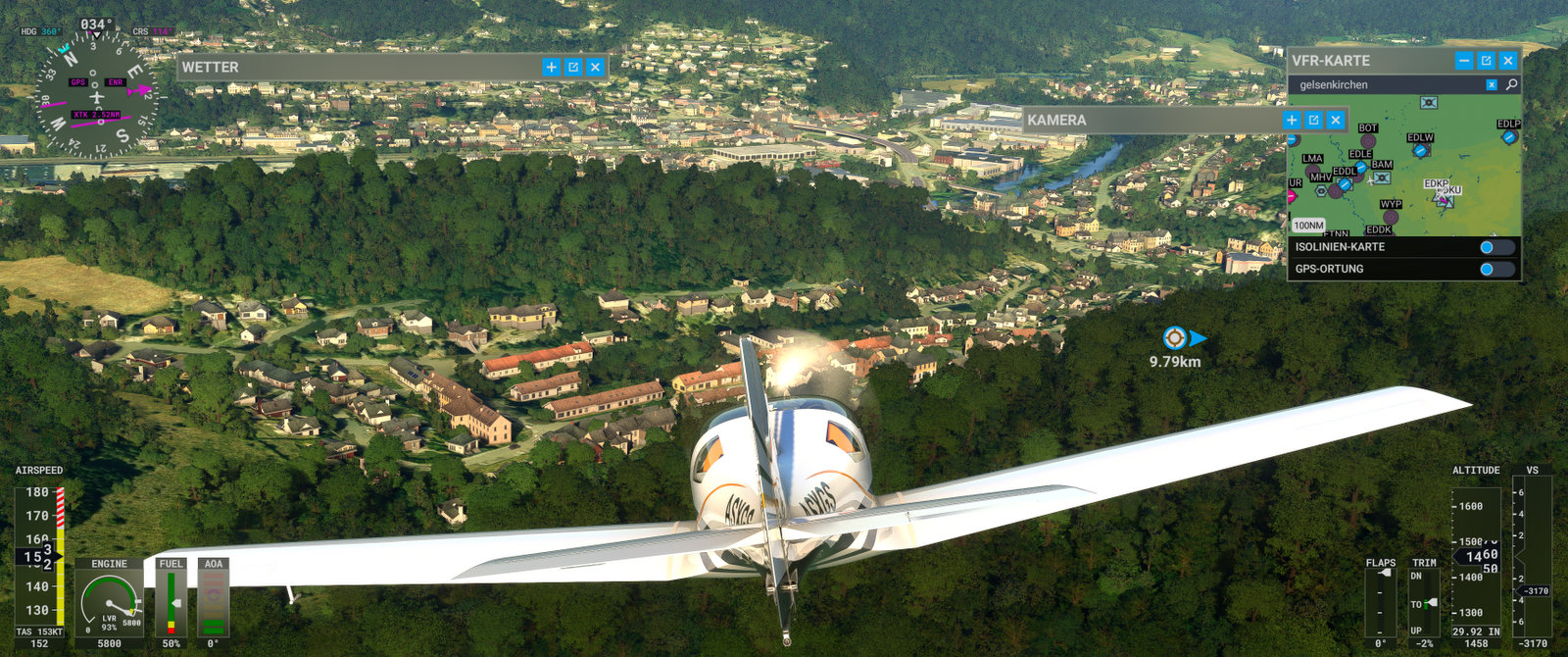Close the KAMERA panel
1568x657 pixels.
pyautogui.click(x=1335, y=120)
